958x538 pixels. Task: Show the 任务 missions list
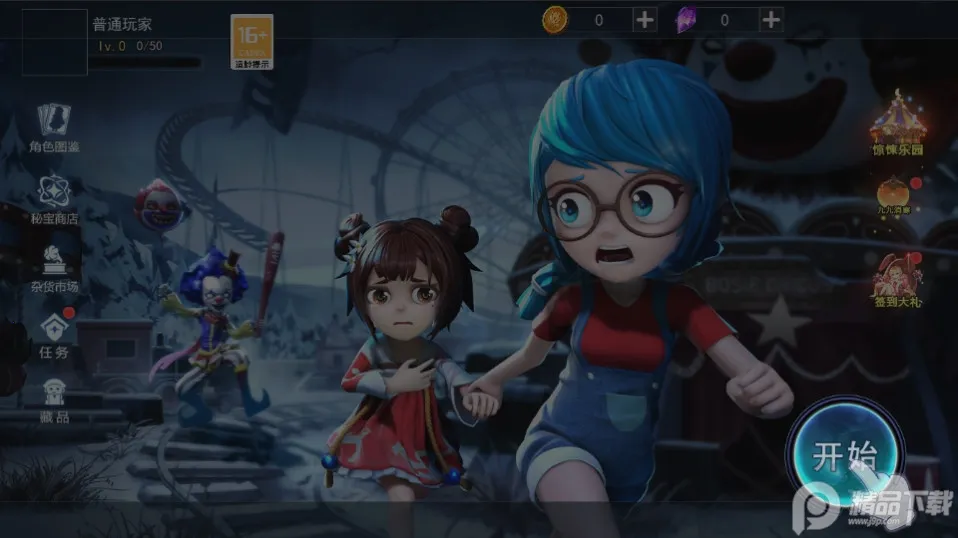[x=54, y=335]
